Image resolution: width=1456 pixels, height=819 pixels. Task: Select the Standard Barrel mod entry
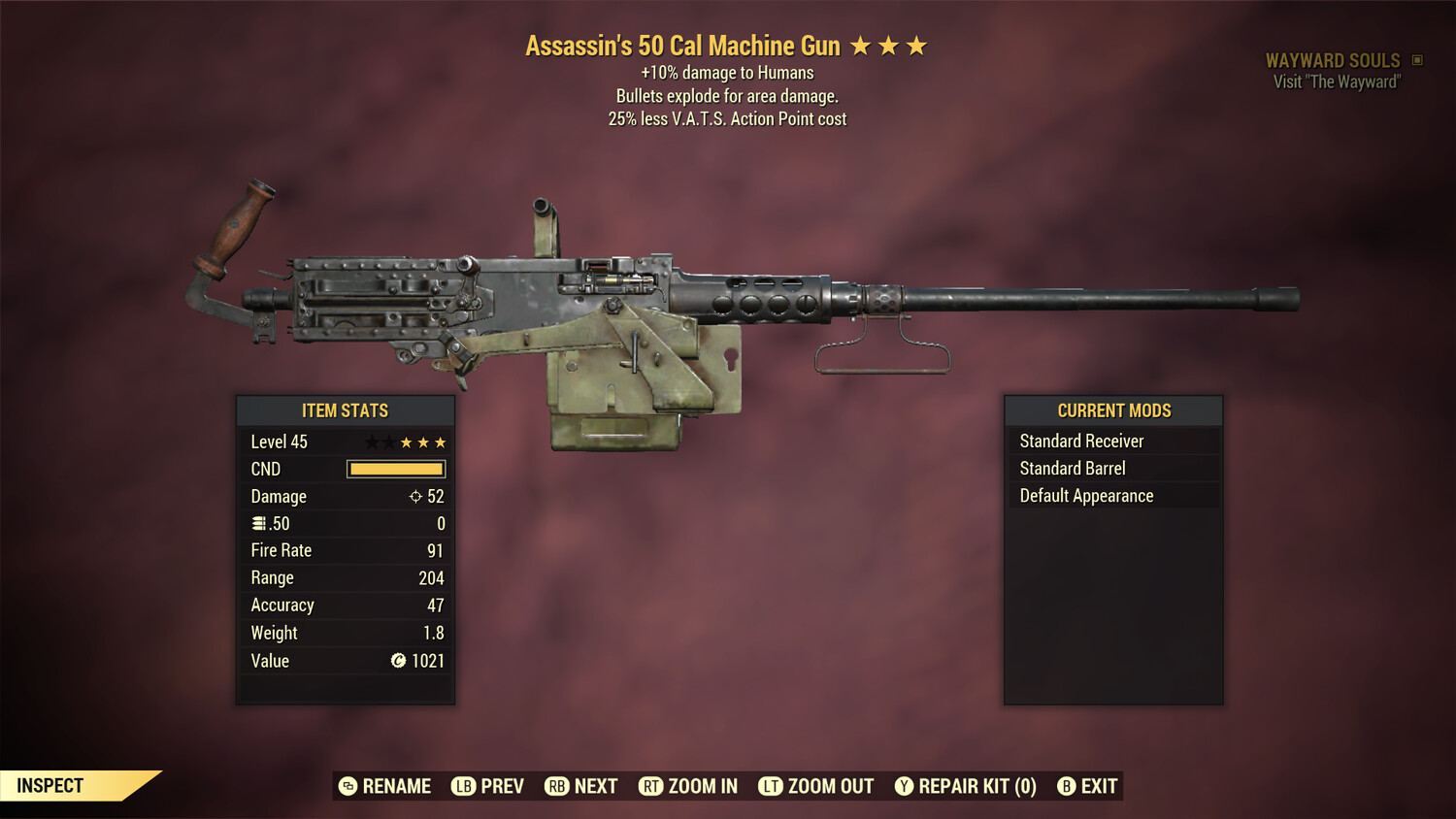(1072, 468)
